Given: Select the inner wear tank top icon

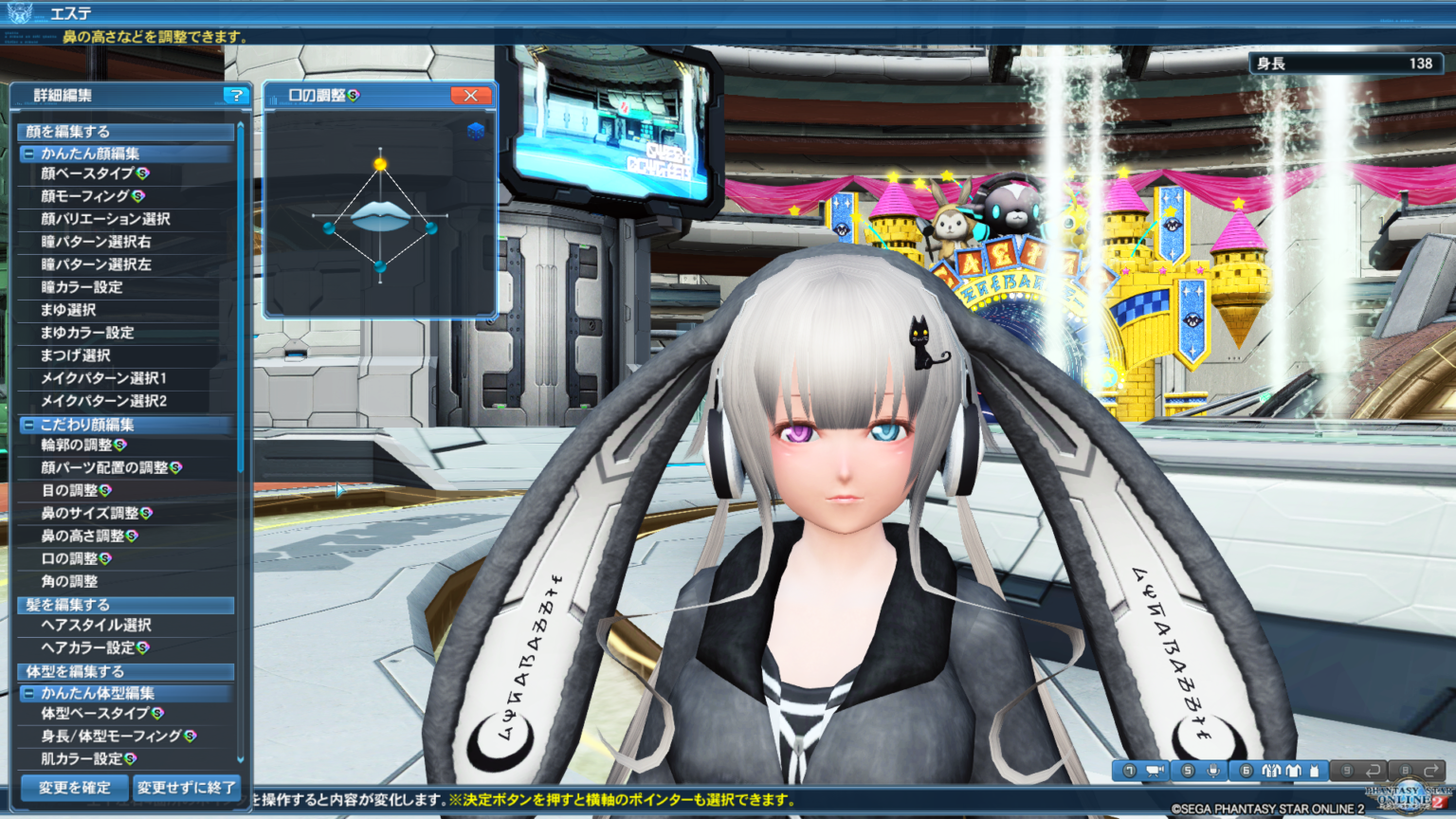Looking at the screenshot, I should point(1316,771).
